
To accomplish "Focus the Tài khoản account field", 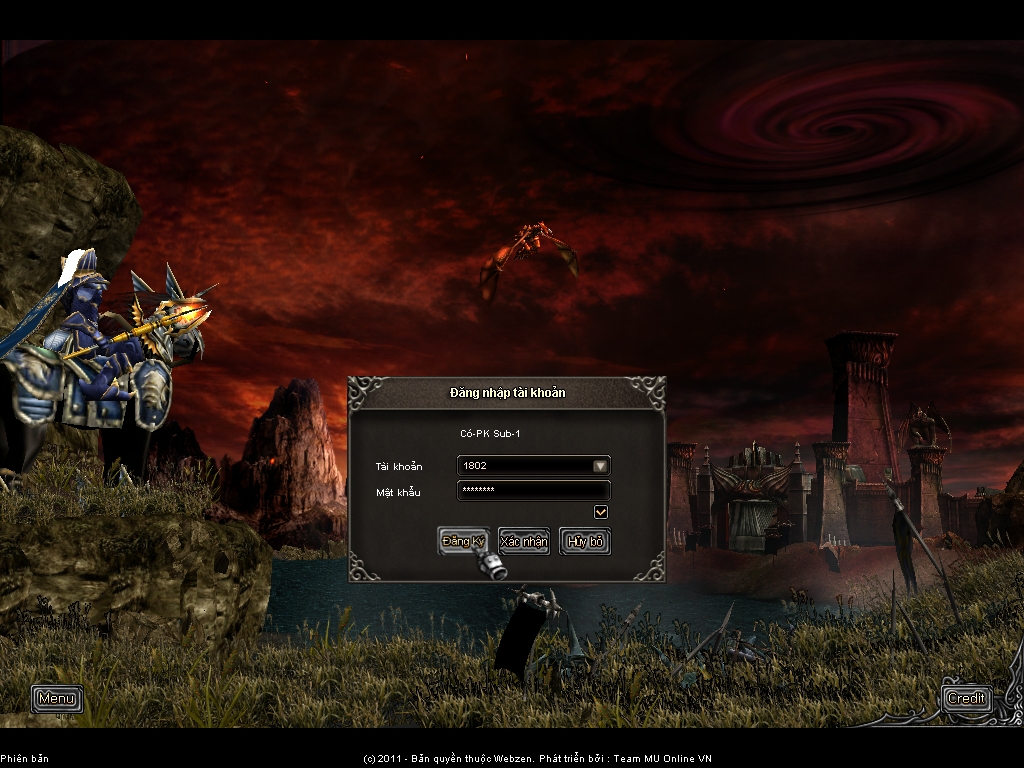I will (x=523, y=466).
